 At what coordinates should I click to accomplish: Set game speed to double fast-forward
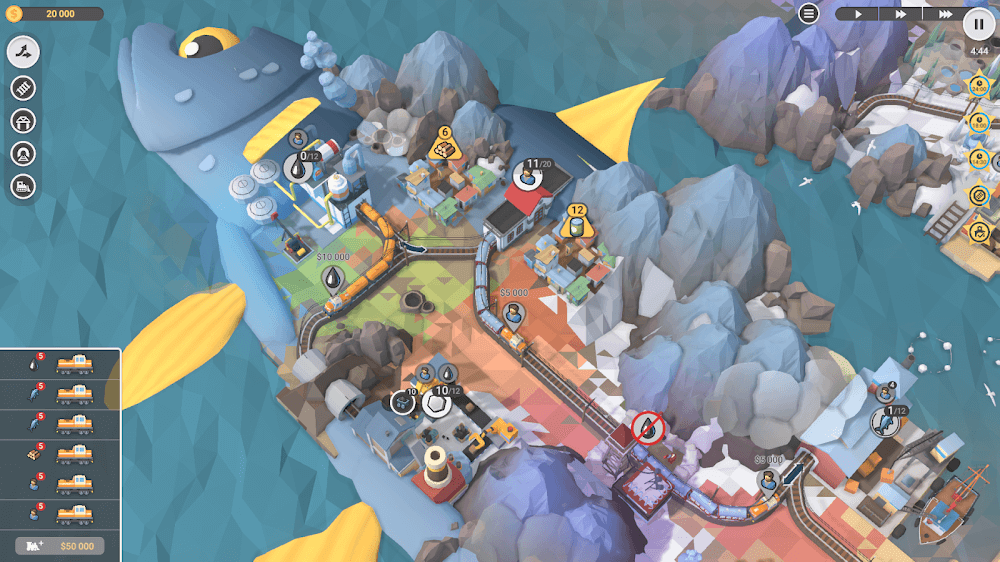[901, 14]
